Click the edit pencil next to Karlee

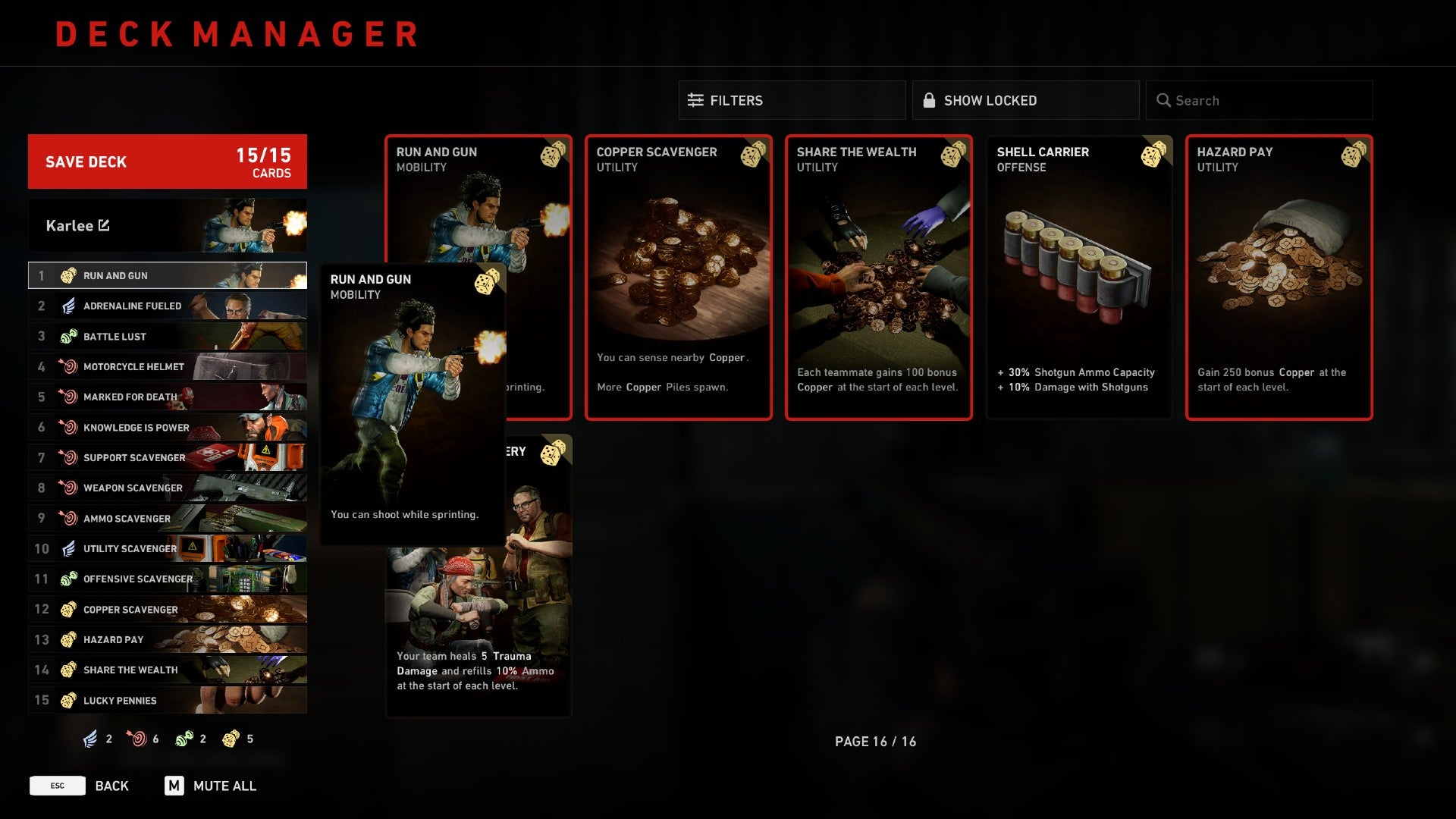click(104, 225)
